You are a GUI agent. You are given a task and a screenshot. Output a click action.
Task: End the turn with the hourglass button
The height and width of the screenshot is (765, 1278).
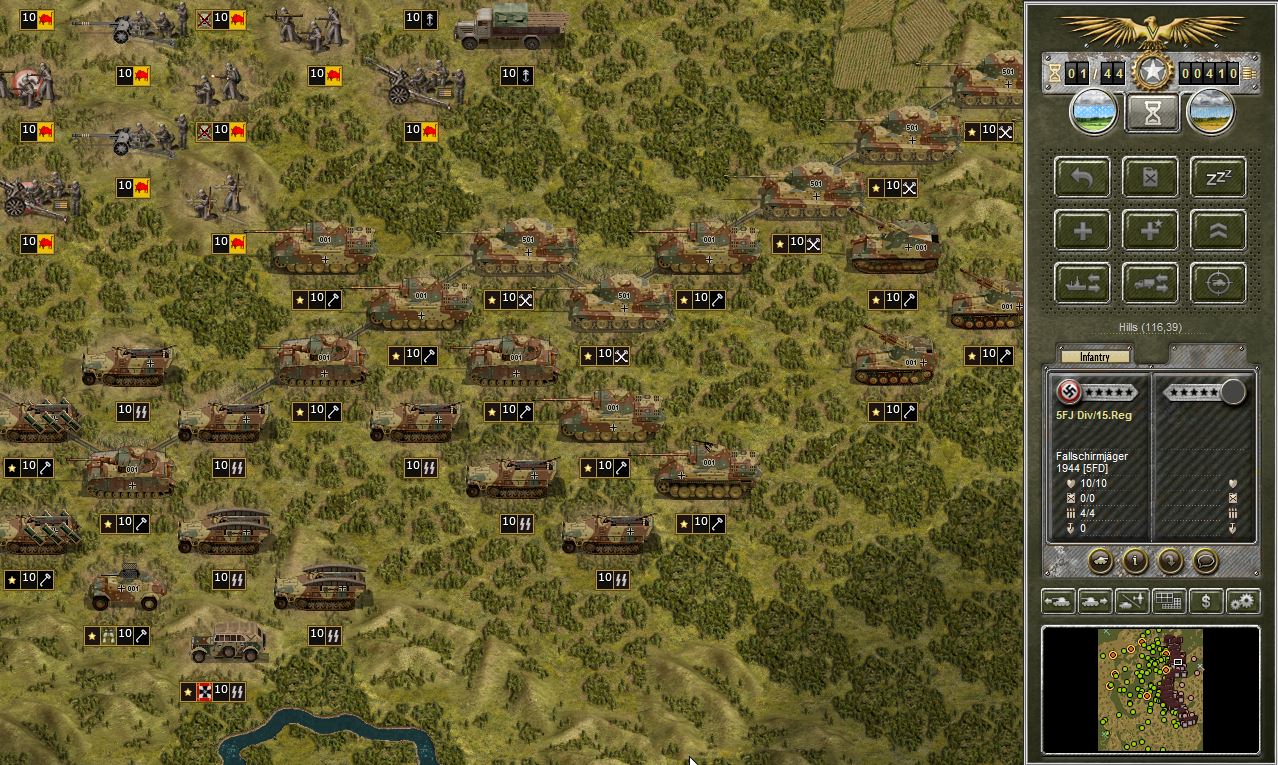1152,112
